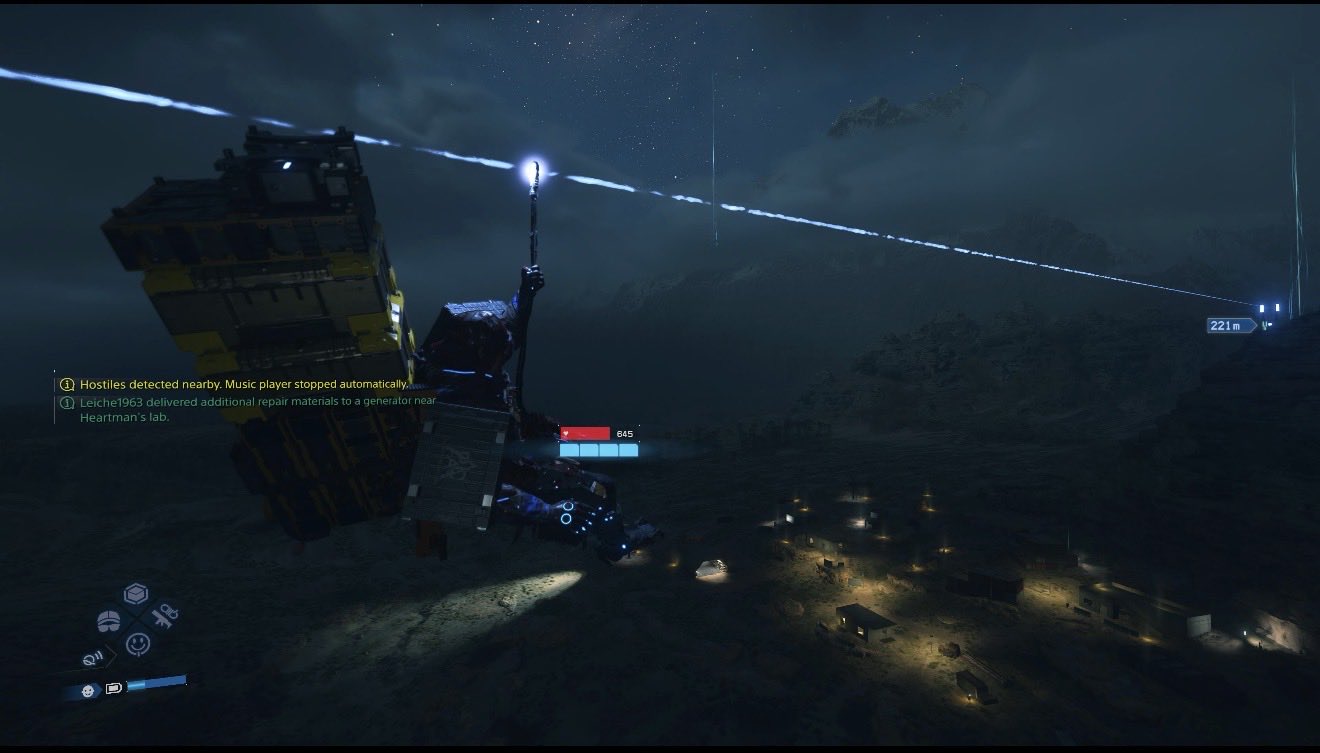View the Leiche1963 repair materials notification
1320x753 pixels.
coord(257,409)
